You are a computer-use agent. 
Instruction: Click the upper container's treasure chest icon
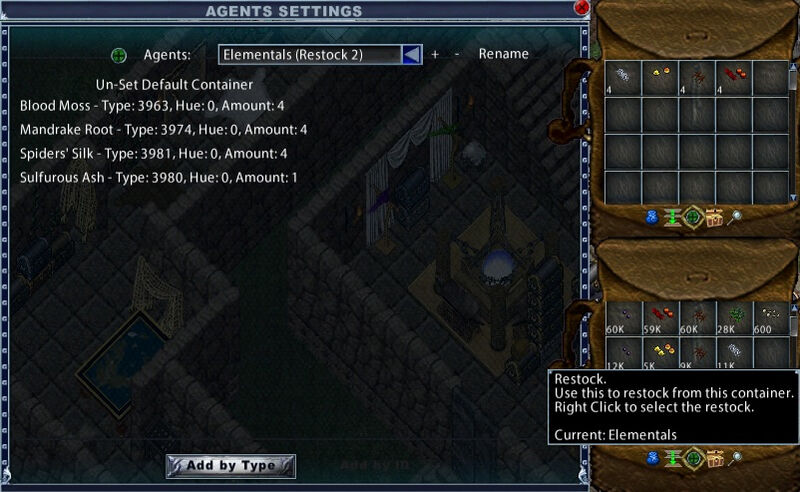click(x=714, y=217)
